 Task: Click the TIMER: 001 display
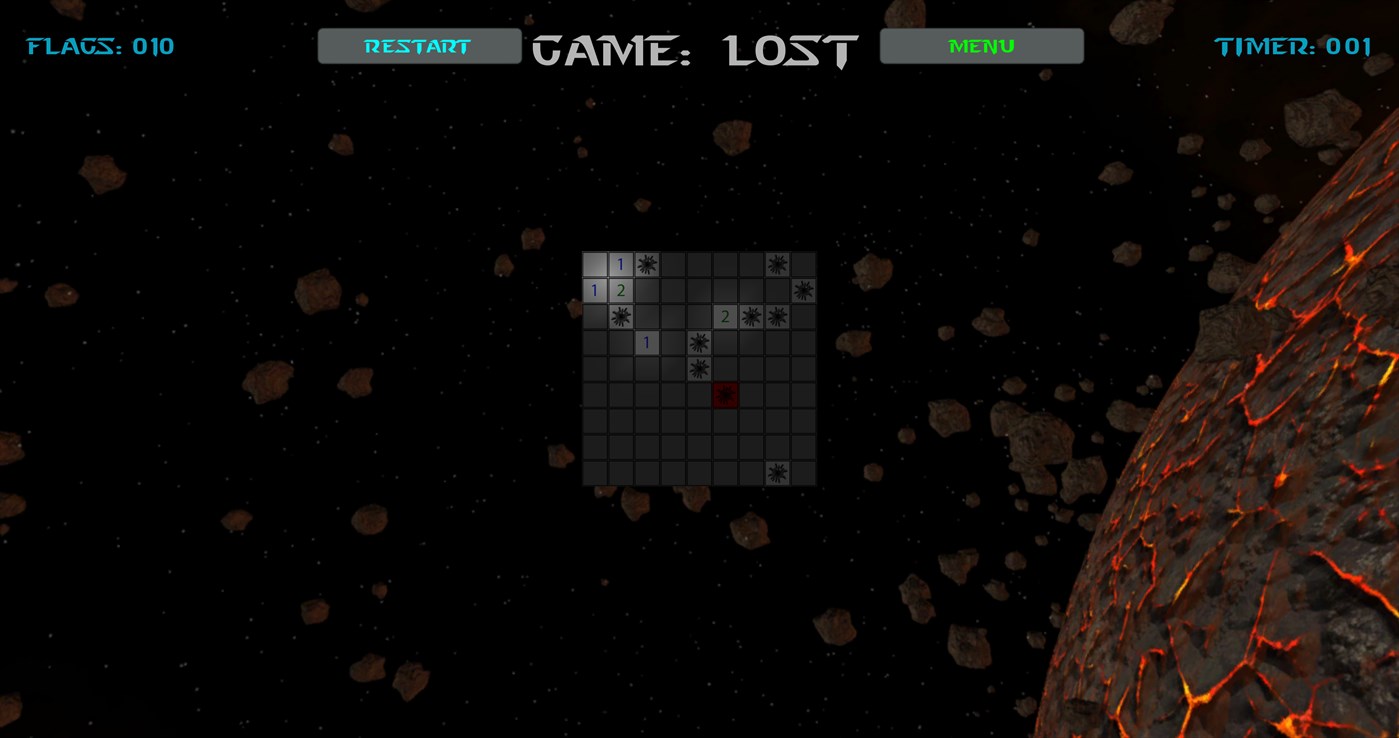1295,45
